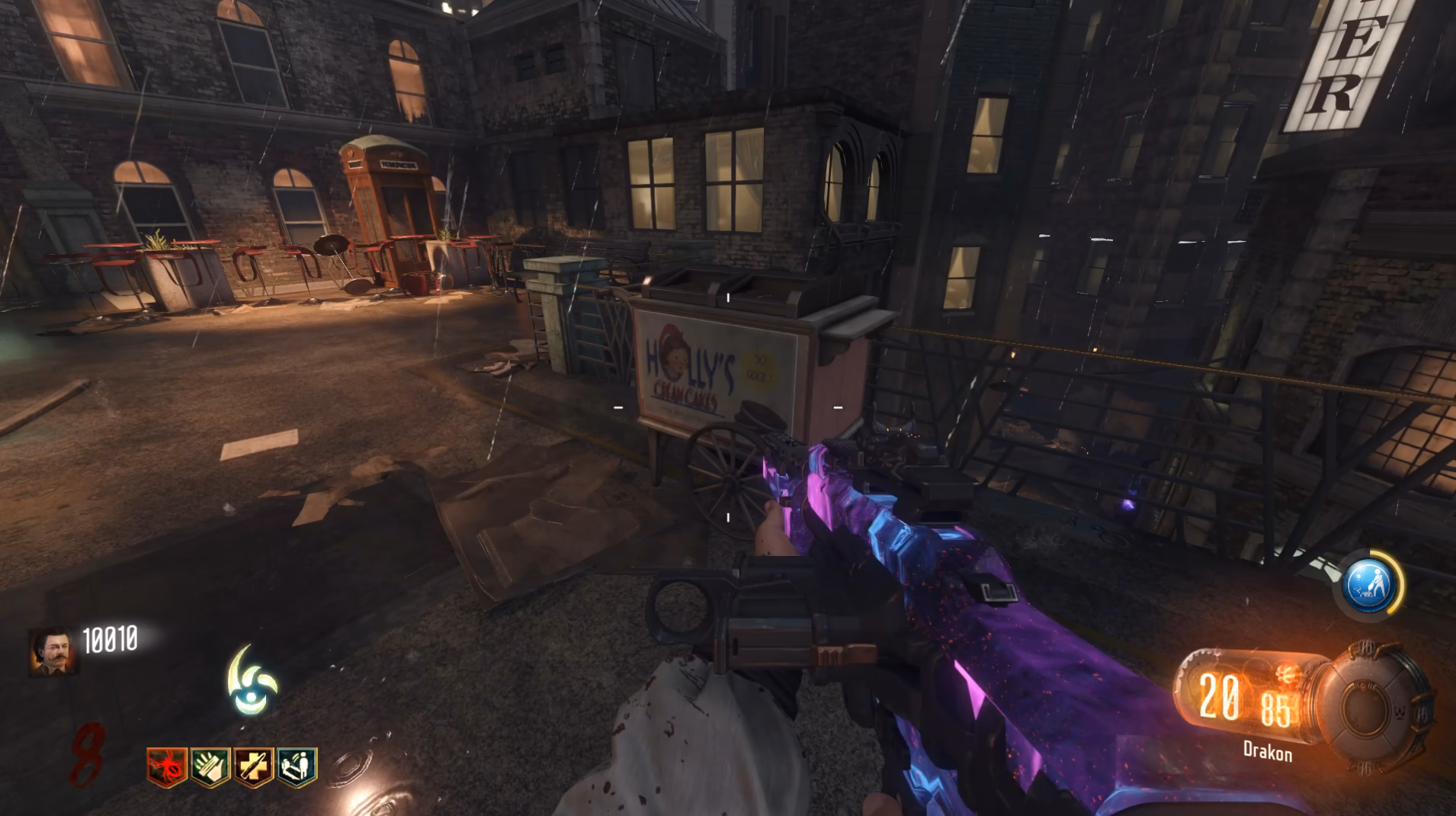The width and height of the screenshot is (1456, 816).
Task: Click the mustached character portrait
Action: [53, 652]
